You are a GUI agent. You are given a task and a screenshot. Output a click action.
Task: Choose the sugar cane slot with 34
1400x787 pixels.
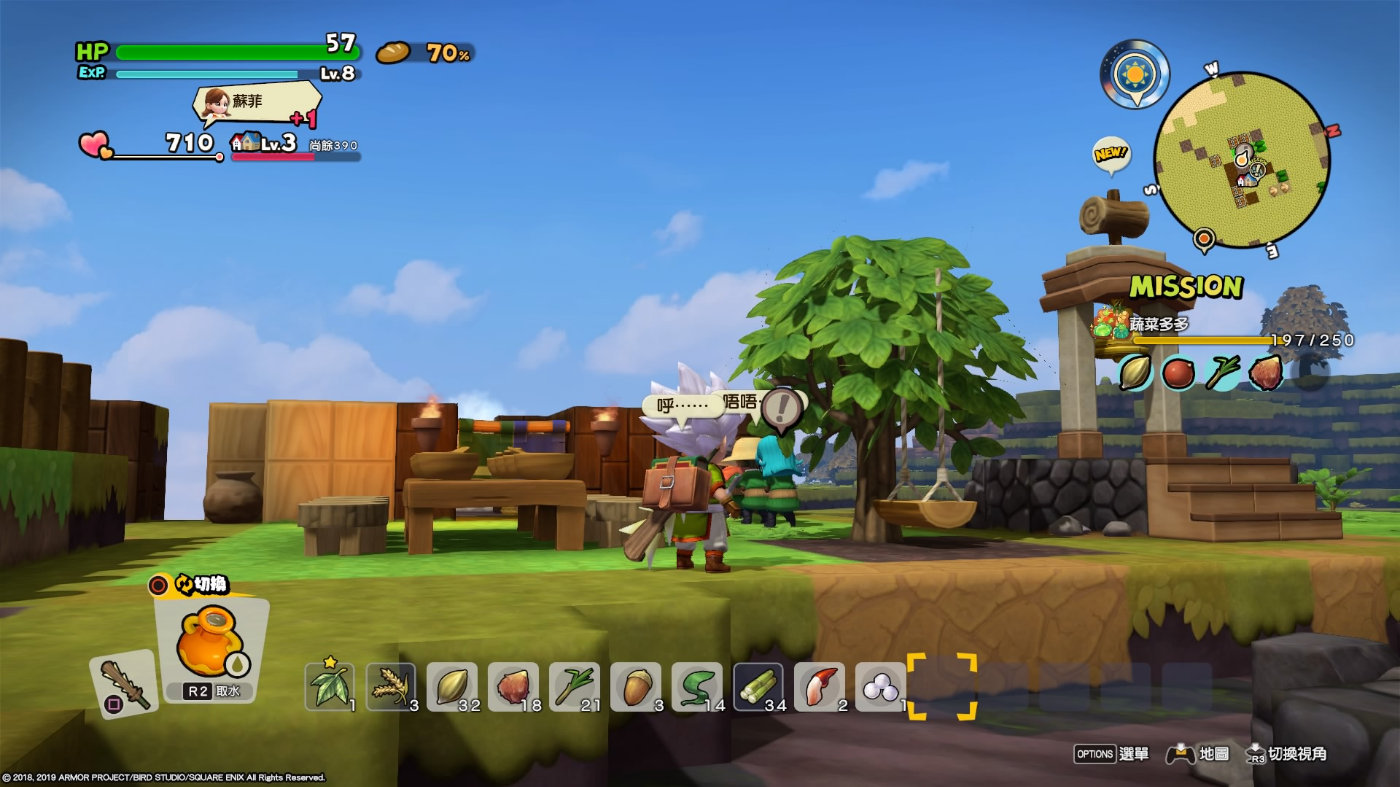758,685
